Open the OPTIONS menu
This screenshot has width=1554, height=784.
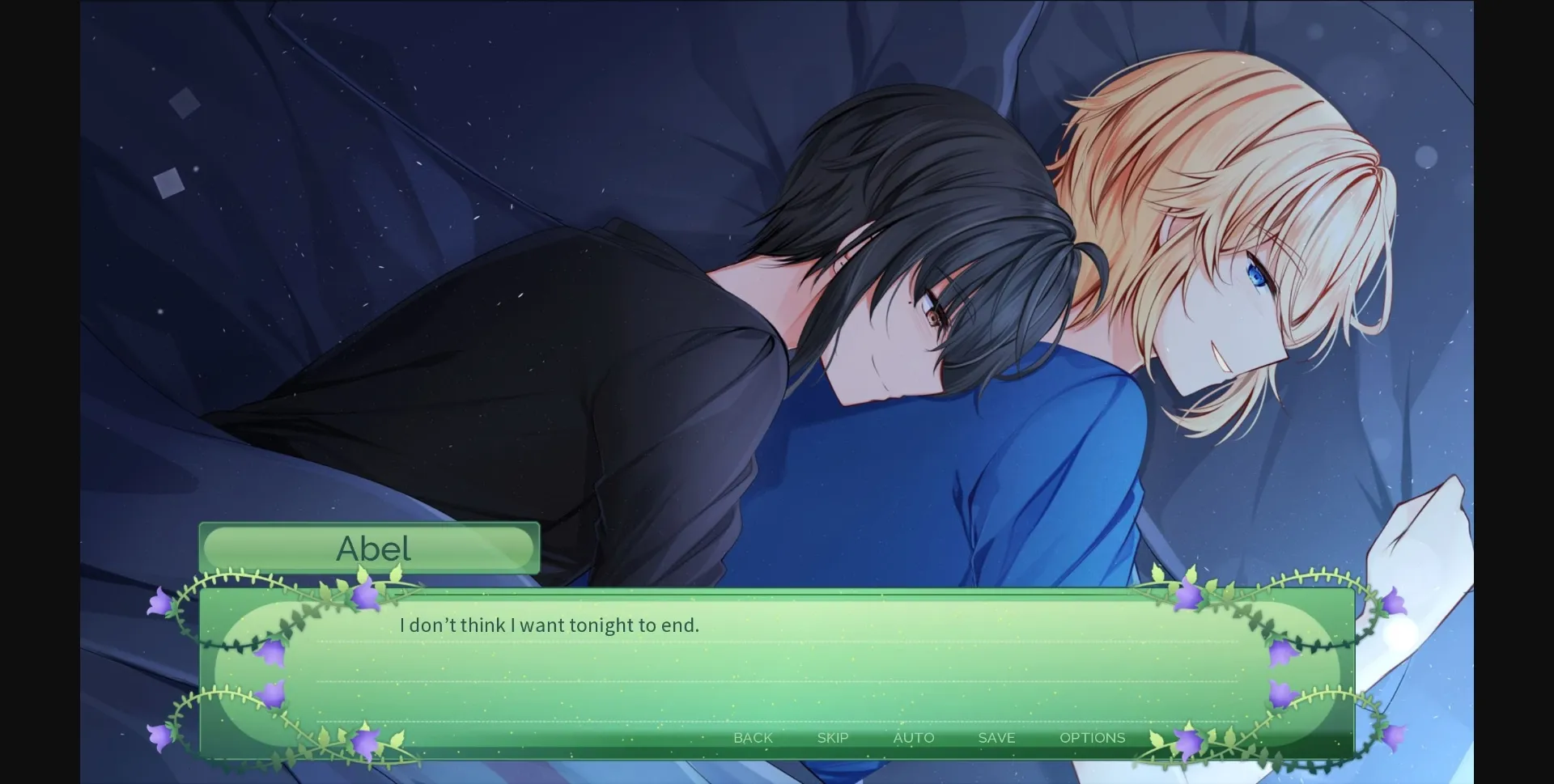pyautogui.click(x=1092, y=737)
